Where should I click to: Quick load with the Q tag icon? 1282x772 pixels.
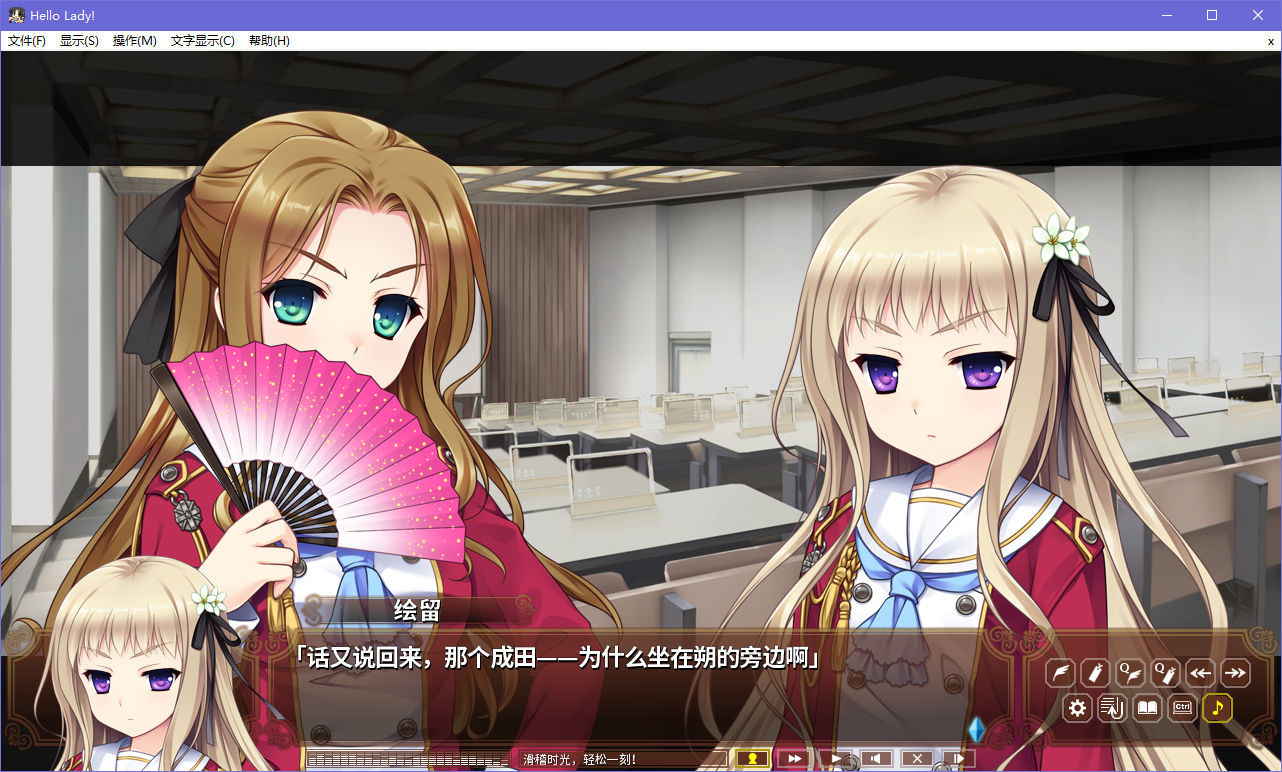(1165, 673)
